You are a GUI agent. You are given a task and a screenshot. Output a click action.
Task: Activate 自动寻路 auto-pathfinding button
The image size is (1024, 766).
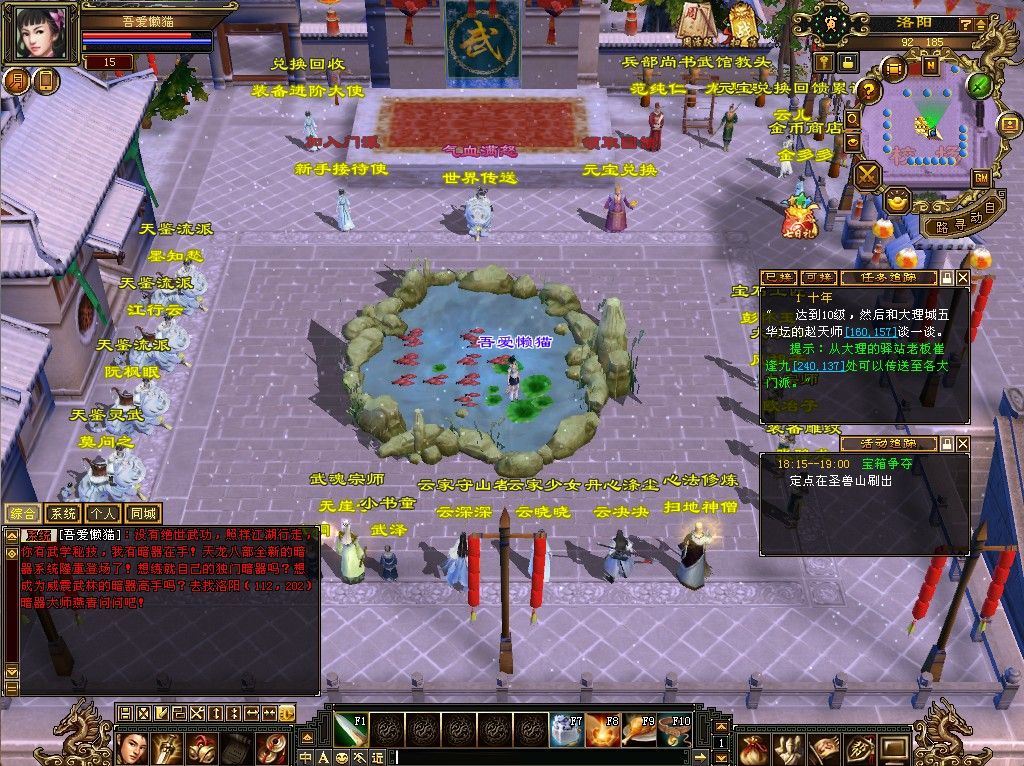coord(964,220)
